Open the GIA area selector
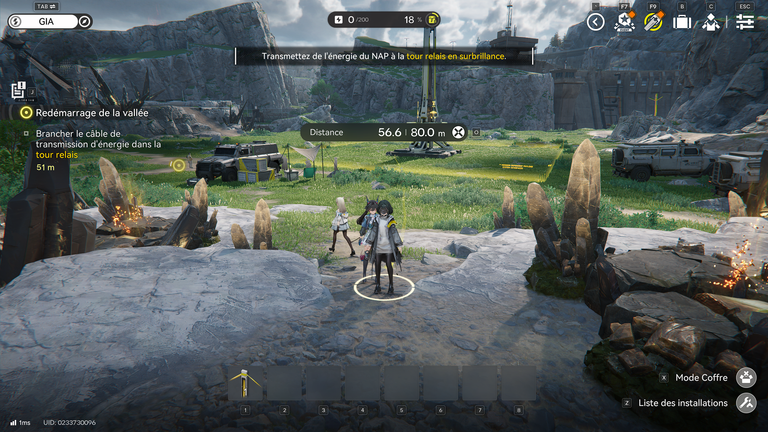This screenshot has width=768, height=432. [40, 20]
